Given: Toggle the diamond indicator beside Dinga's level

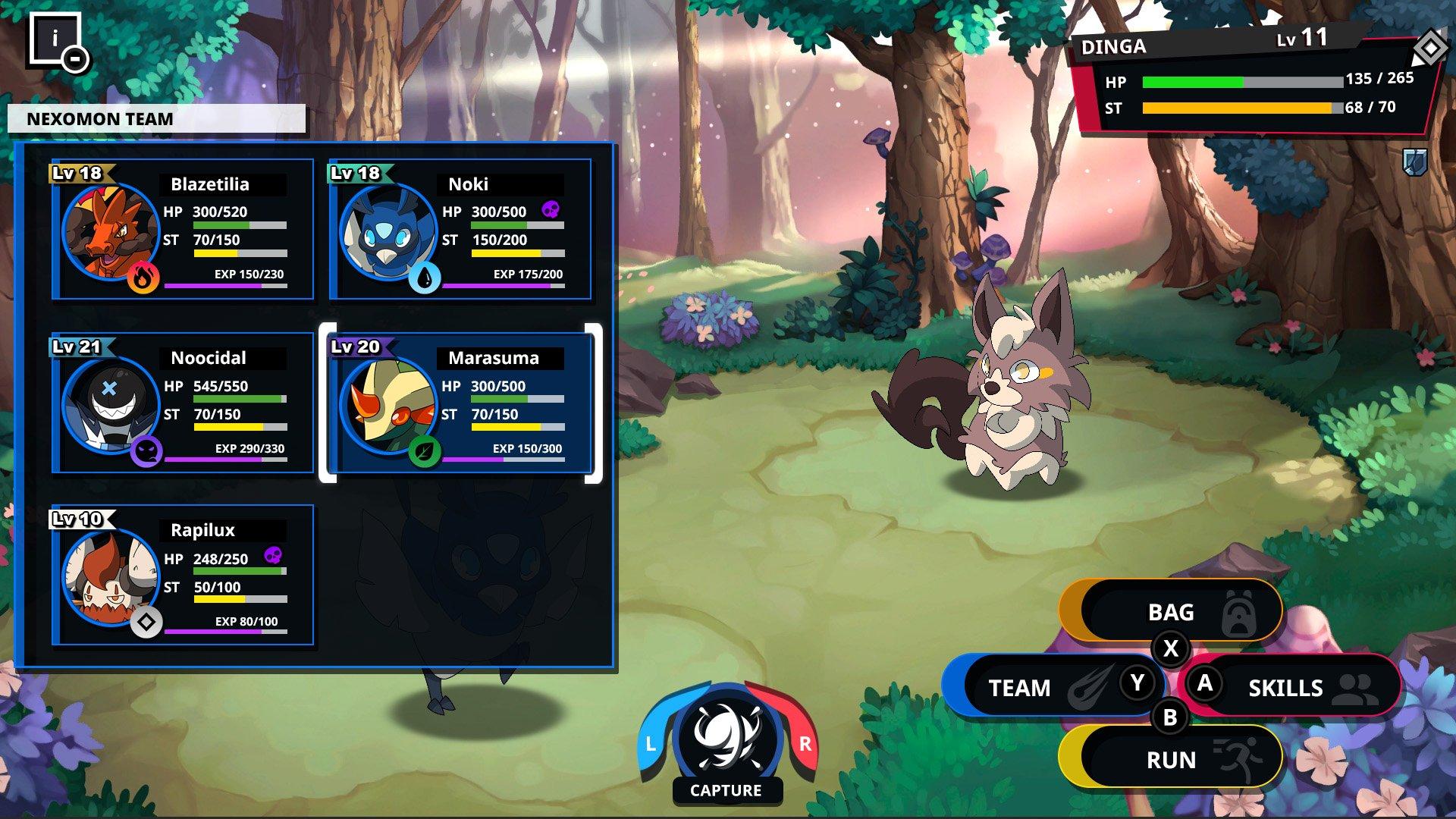Looking at the screenshot, I should 1429,49.
